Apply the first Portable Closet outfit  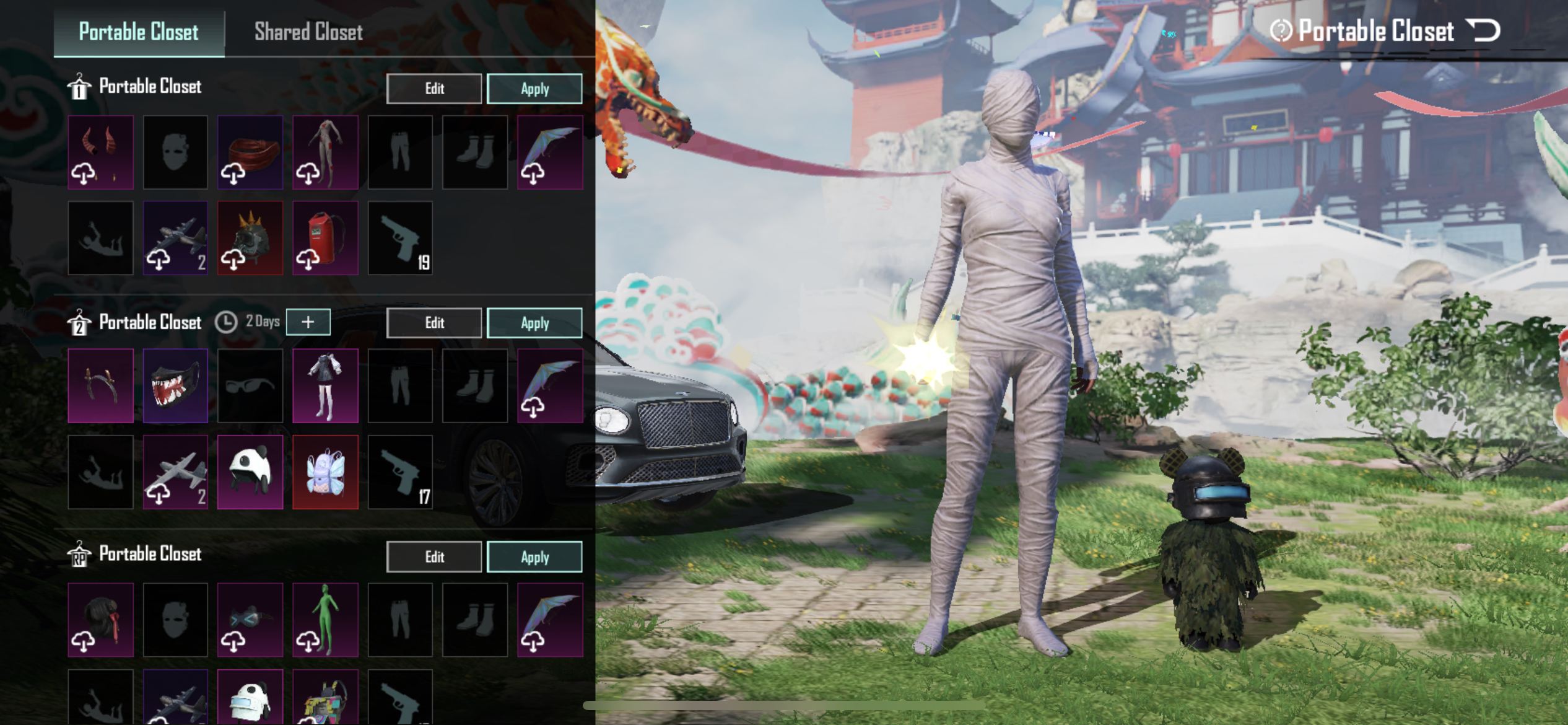point(534,89)
